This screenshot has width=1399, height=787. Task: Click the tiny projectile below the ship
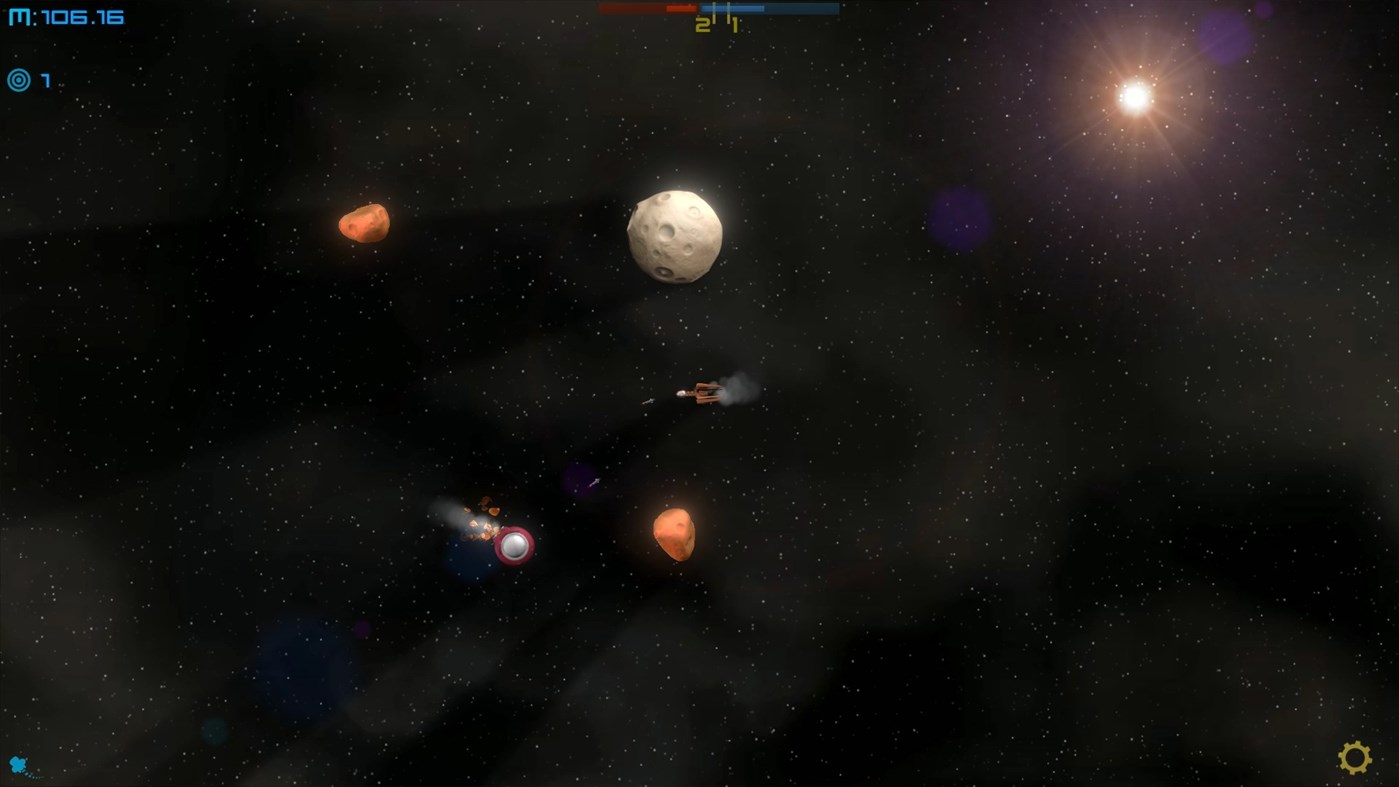(592, 482)
